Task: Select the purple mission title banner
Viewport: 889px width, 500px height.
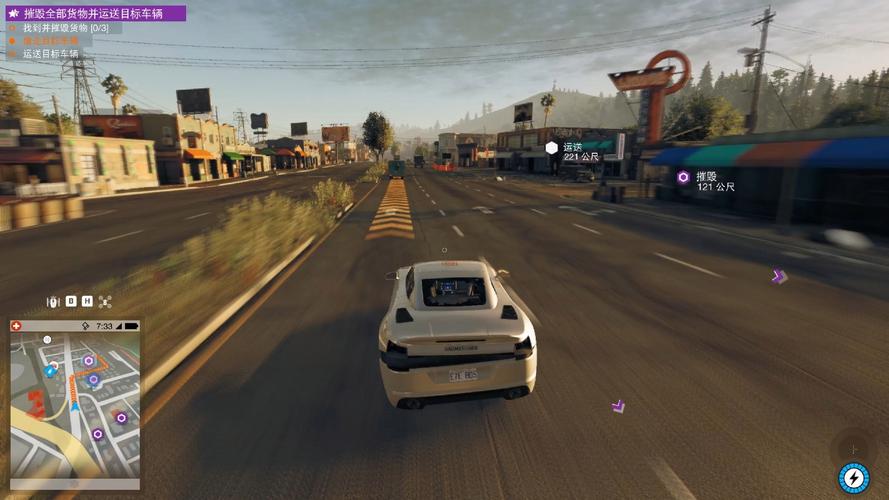Action: pyautogui.click(x=95, y=13)
